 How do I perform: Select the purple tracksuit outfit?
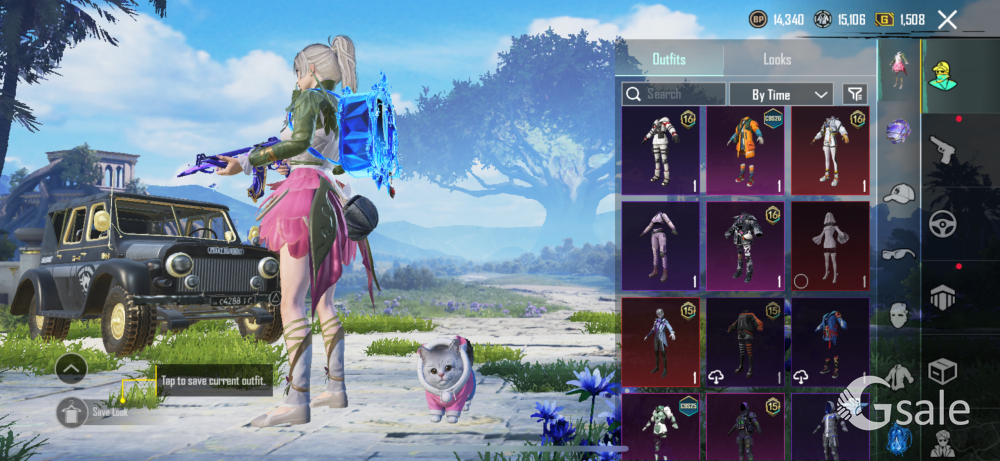pos(660,246)
